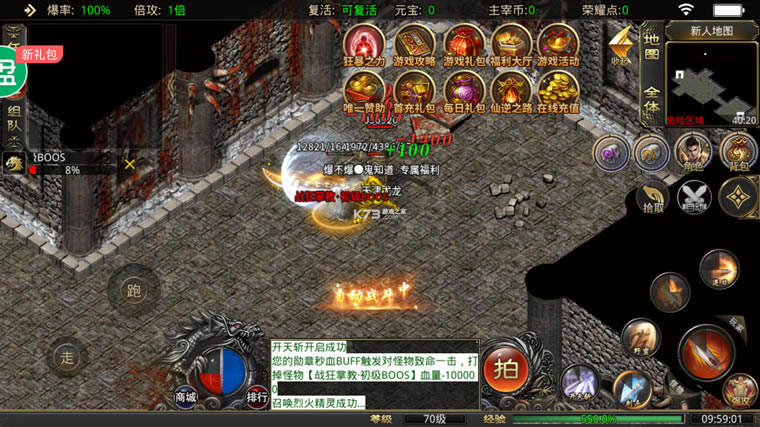Image resolution: width=760 pixels, height=427 pixels.
Task: Enter the 福利大厅 welfare hall
Action: 511,44
